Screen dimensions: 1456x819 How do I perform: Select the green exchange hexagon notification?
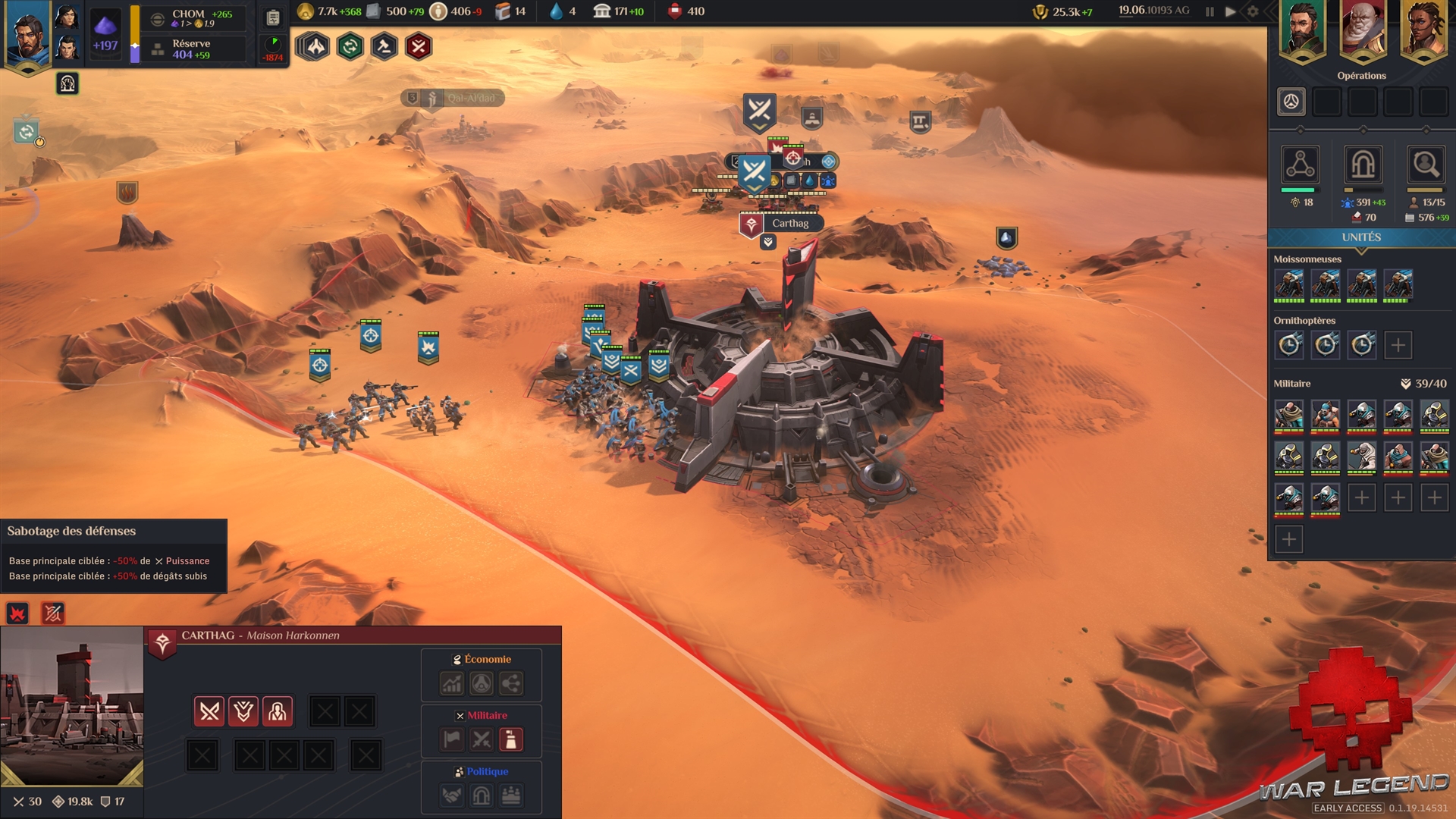click(x=350, y=47)
